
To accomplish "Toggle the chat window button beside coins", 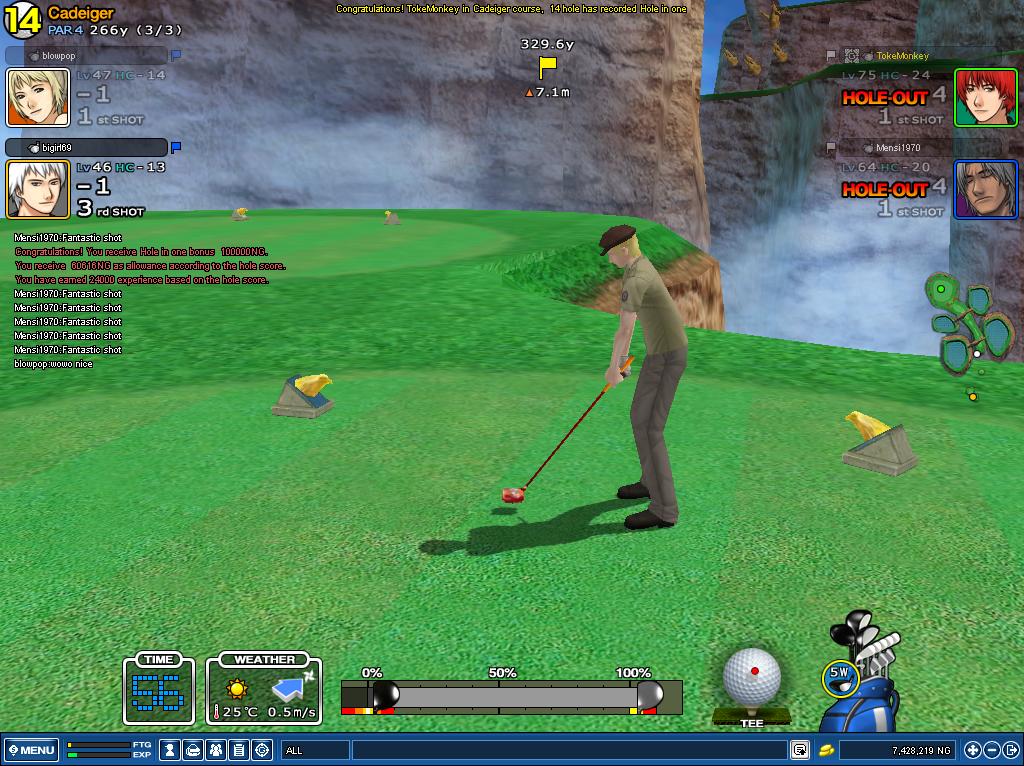I will point(800,750).
